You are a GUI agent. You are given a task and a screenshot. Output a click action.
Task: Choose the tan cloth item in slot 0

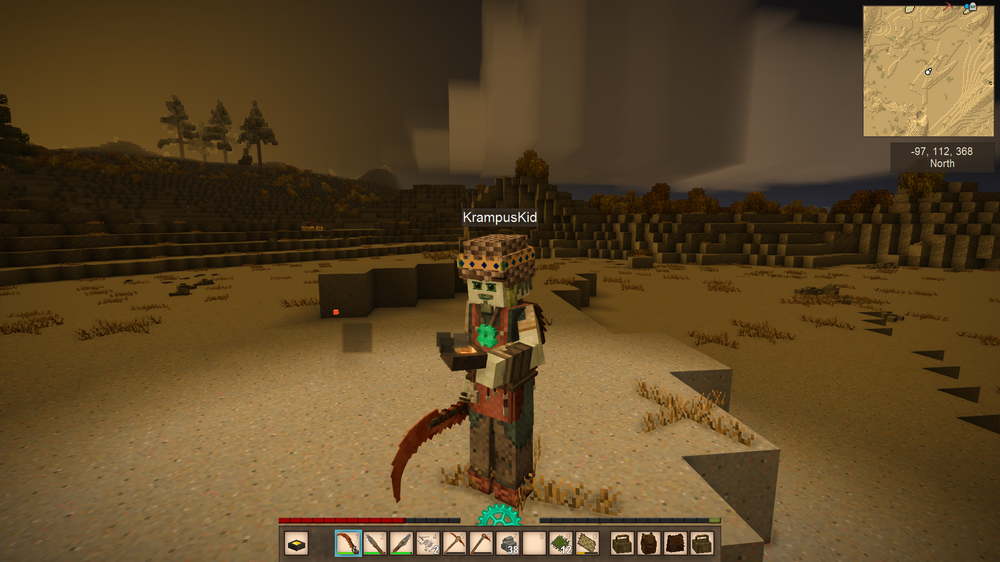587,544
